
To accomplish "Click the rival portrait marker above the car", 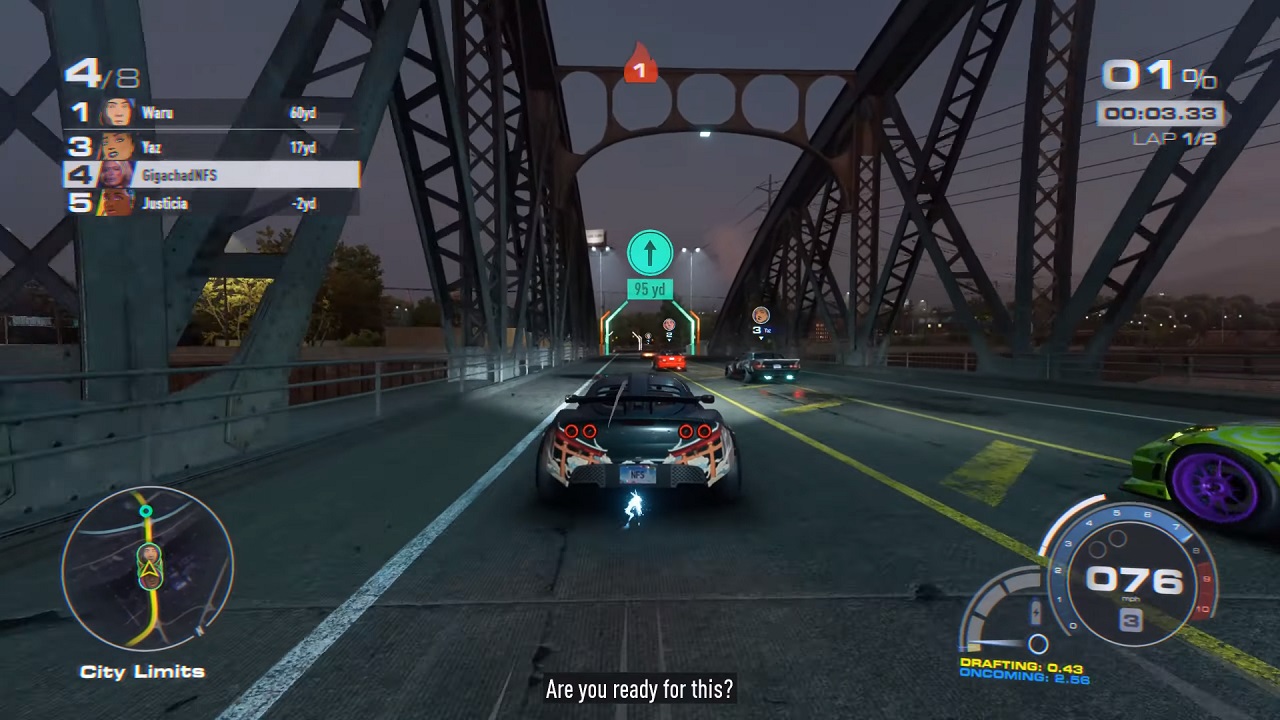I will pos(761,316).
